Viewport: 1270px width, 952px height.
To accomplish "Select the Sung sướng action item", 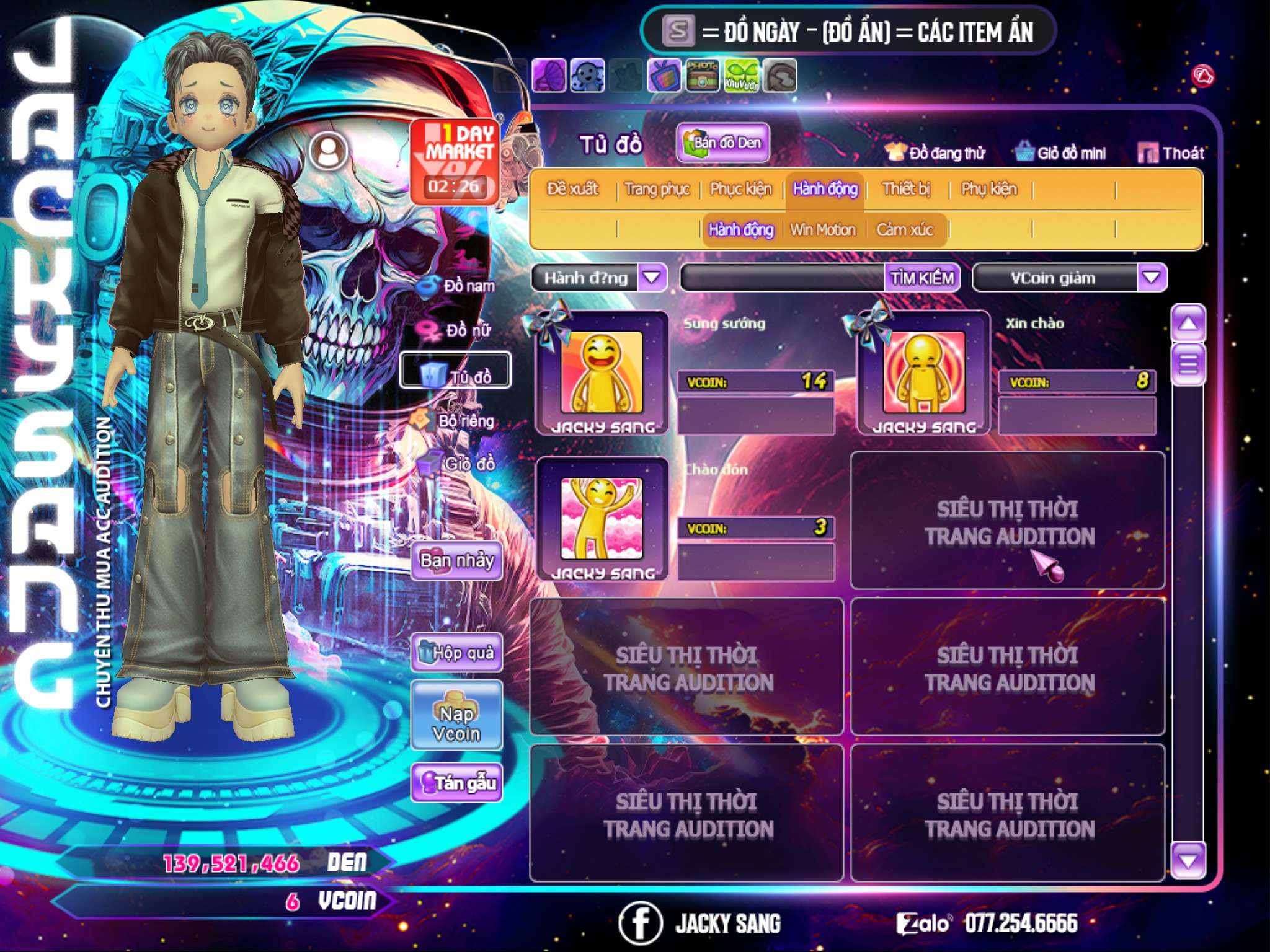I will [602, 372].
